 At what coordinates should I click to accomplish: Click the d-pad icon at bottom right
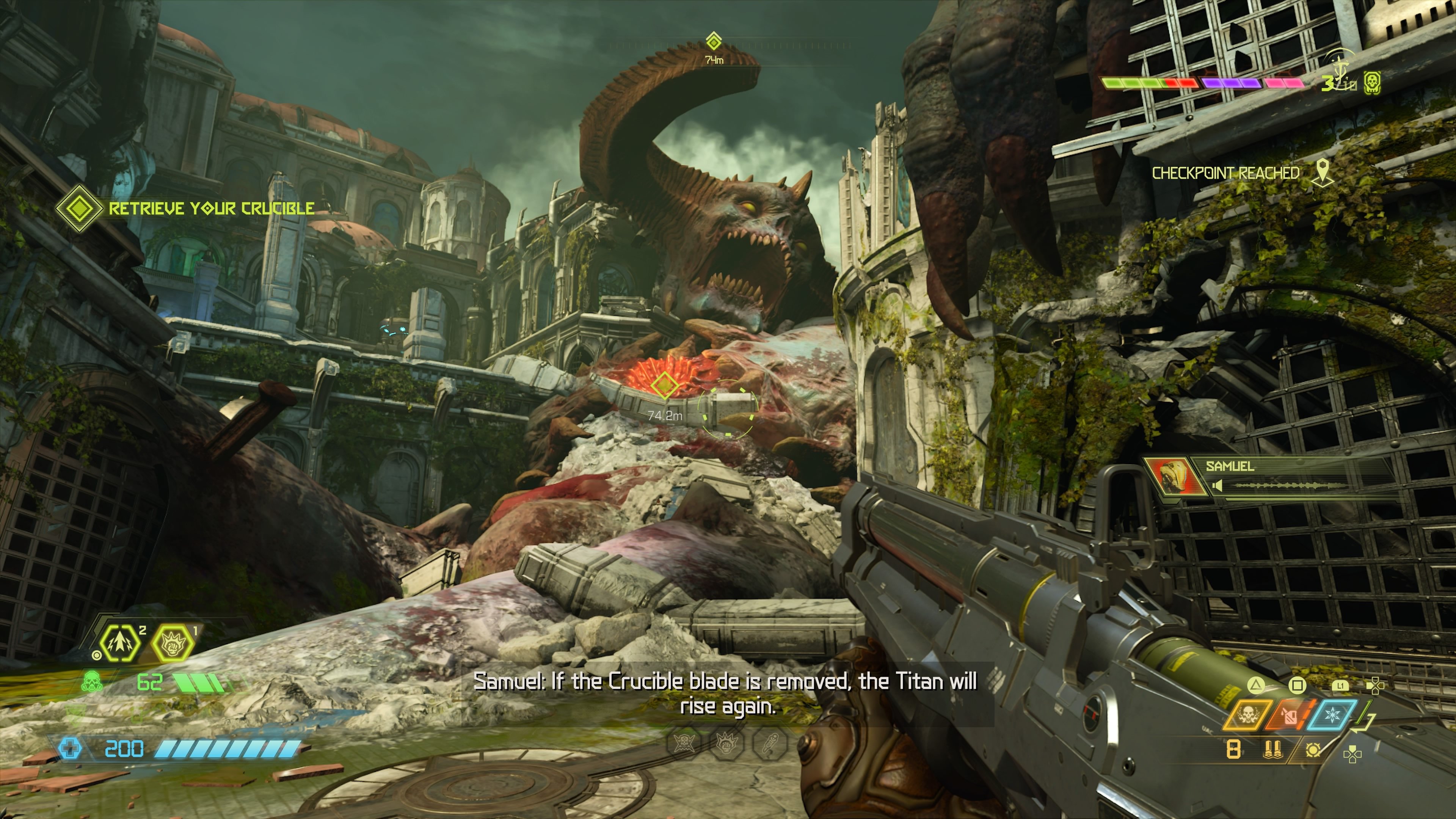pos(1352,755)
